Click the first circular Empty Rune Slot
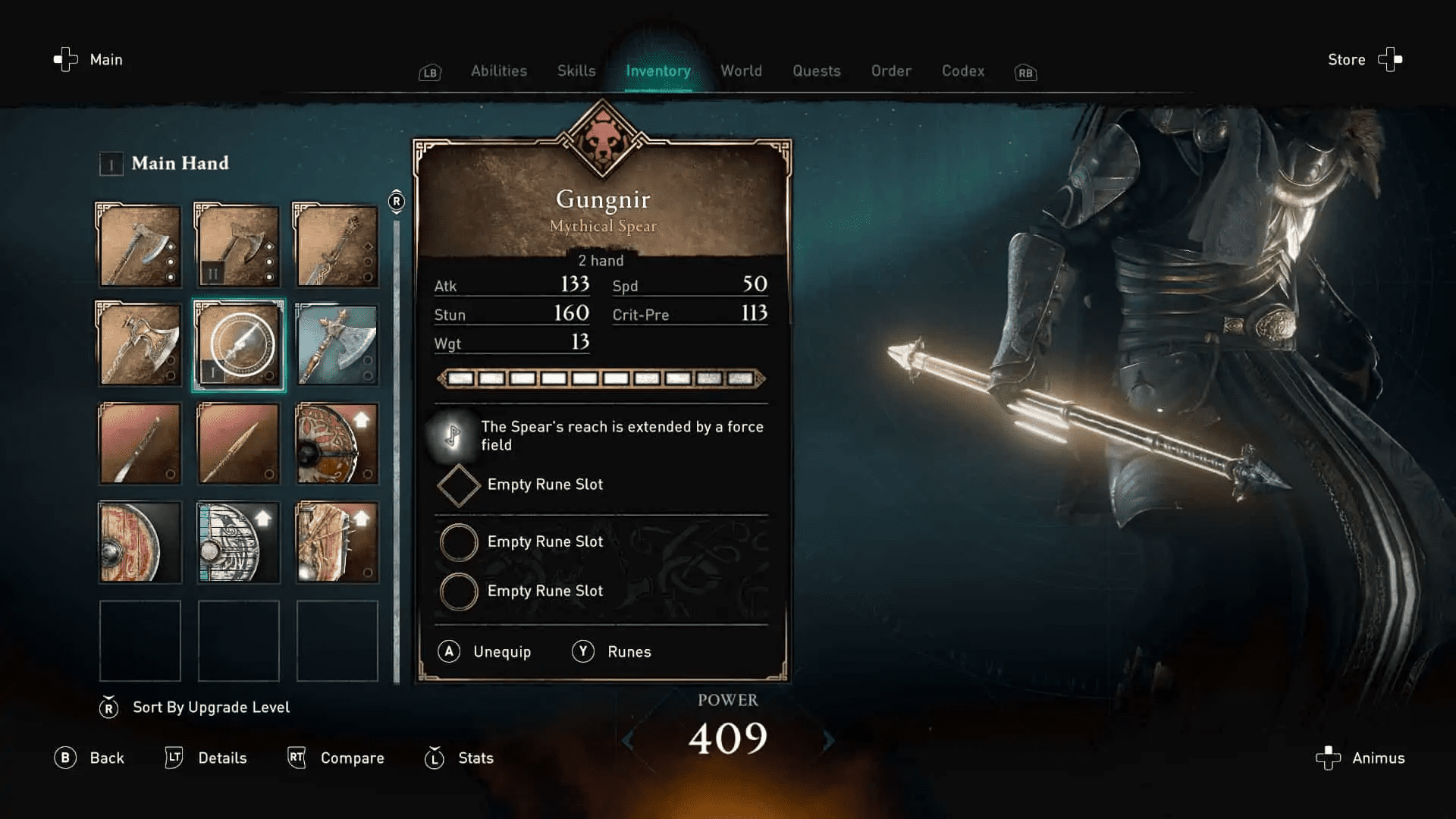Screen dimensions: 1456x819 pos(458,541)
